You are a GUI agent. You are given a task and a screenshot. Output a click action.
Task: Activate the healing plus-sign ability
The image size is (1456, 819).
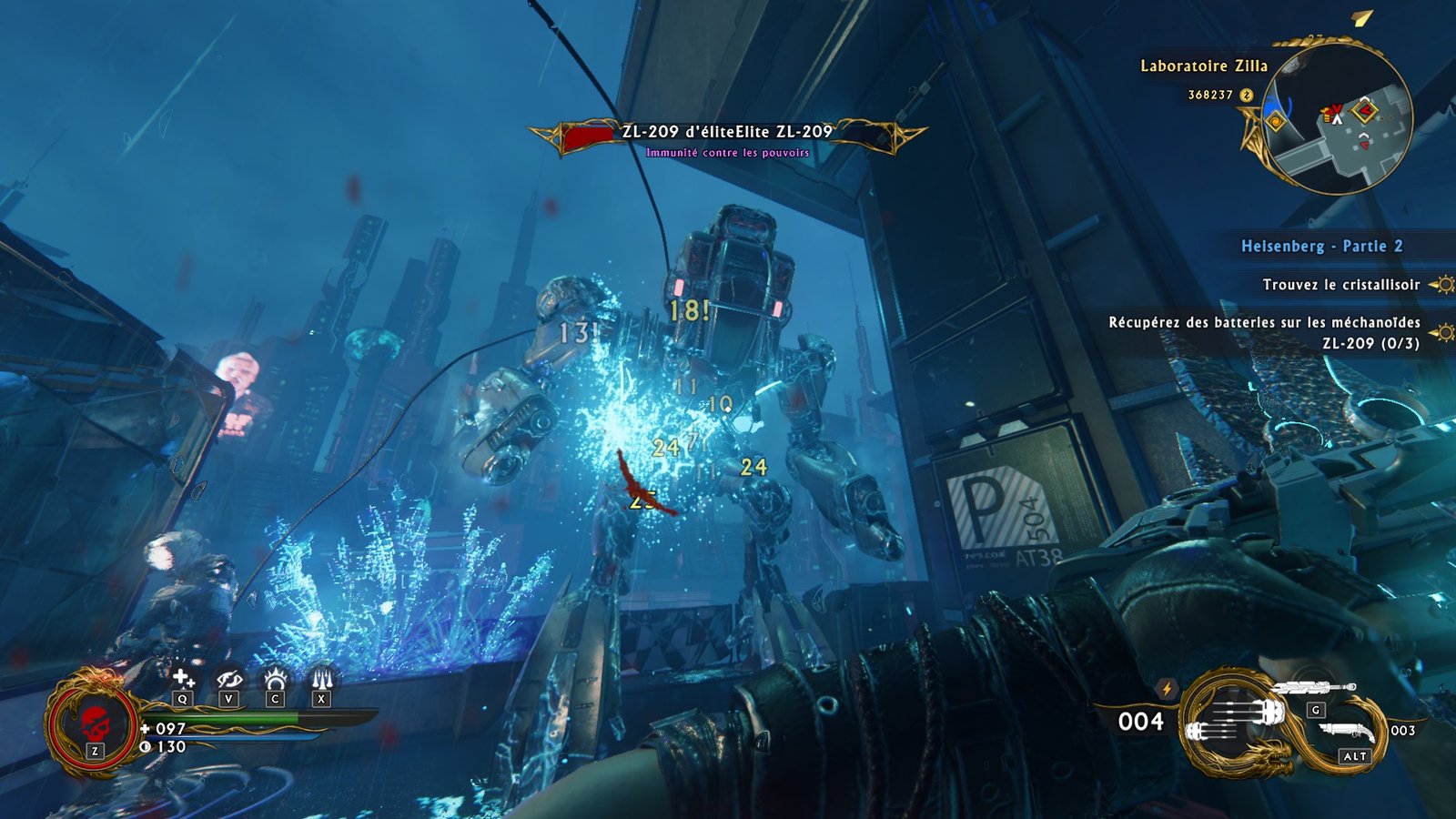coord(183,679)
